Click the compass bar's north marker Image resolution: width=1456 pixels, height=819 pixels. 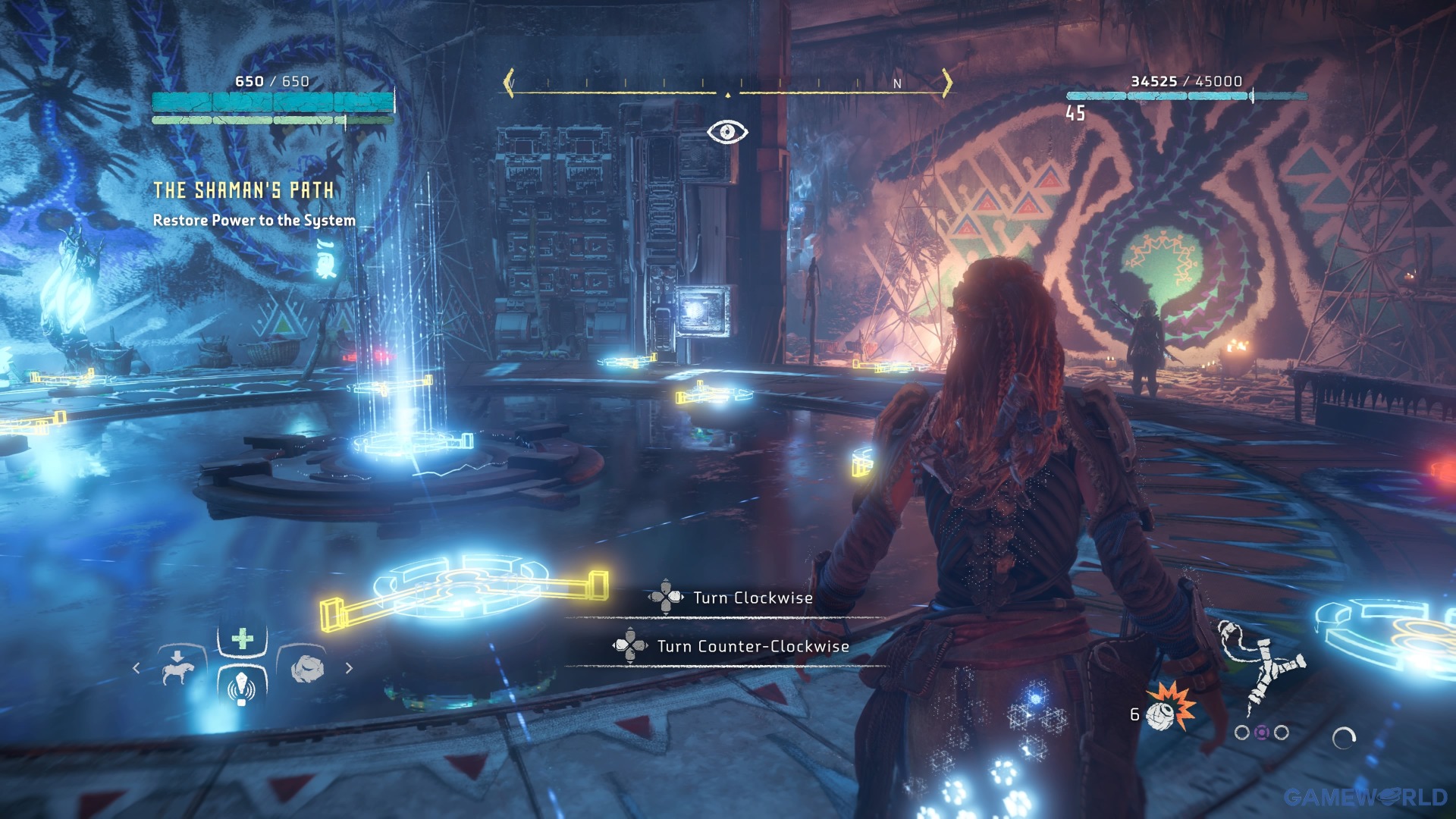click(897, 83)
